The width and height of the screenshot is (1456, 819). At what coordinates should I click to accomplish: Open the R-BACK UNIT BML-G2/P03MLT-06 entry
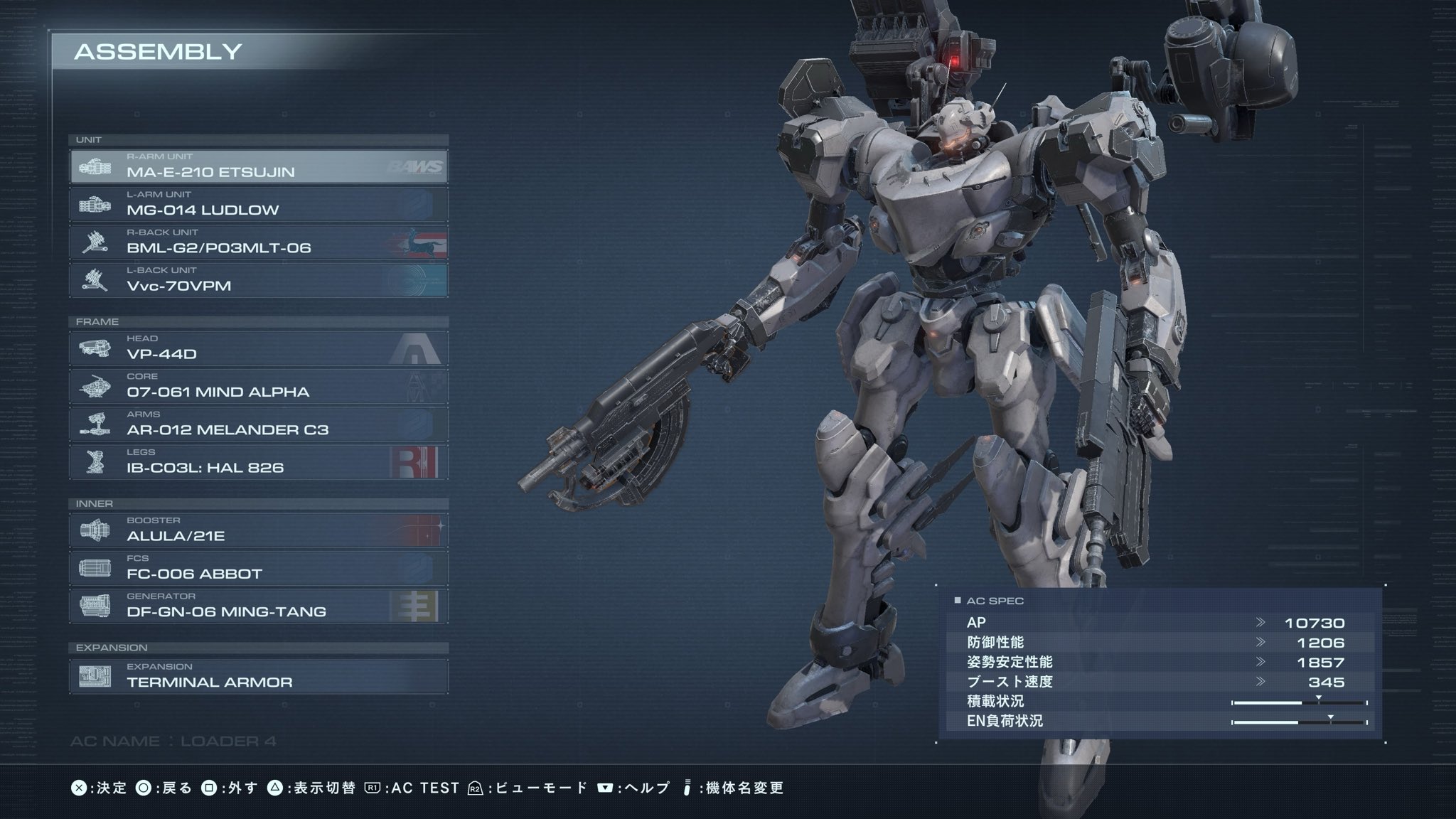coord(259,242)
